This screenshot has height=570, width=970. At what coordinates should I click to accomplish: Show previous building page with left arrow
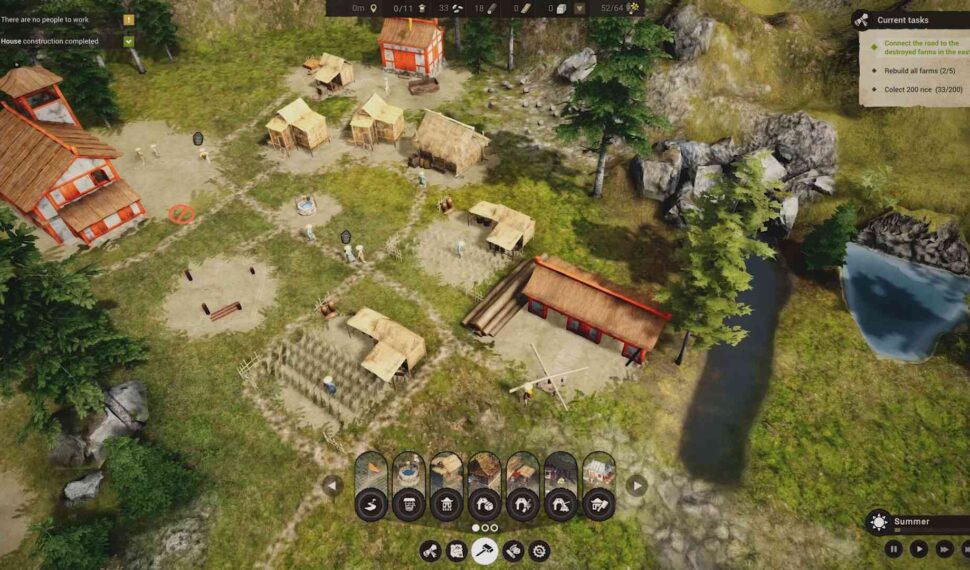(332, 485)
